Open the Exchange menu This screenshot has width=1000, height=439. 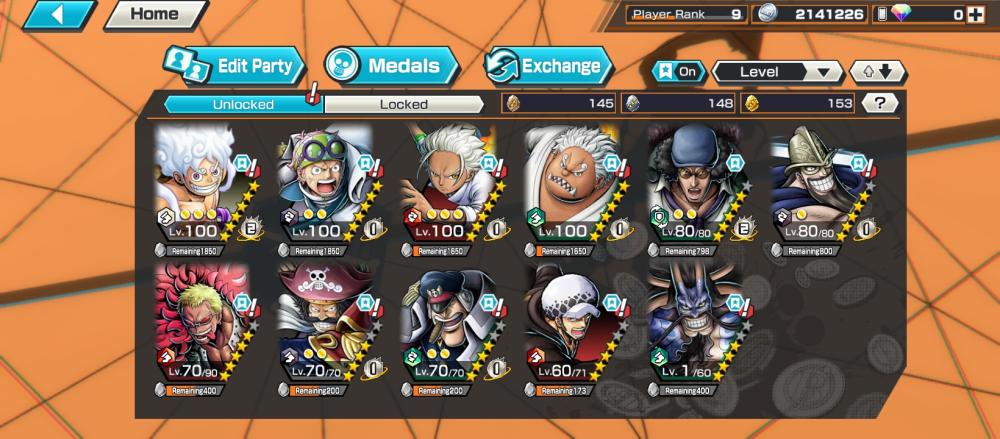coord(549,67)
